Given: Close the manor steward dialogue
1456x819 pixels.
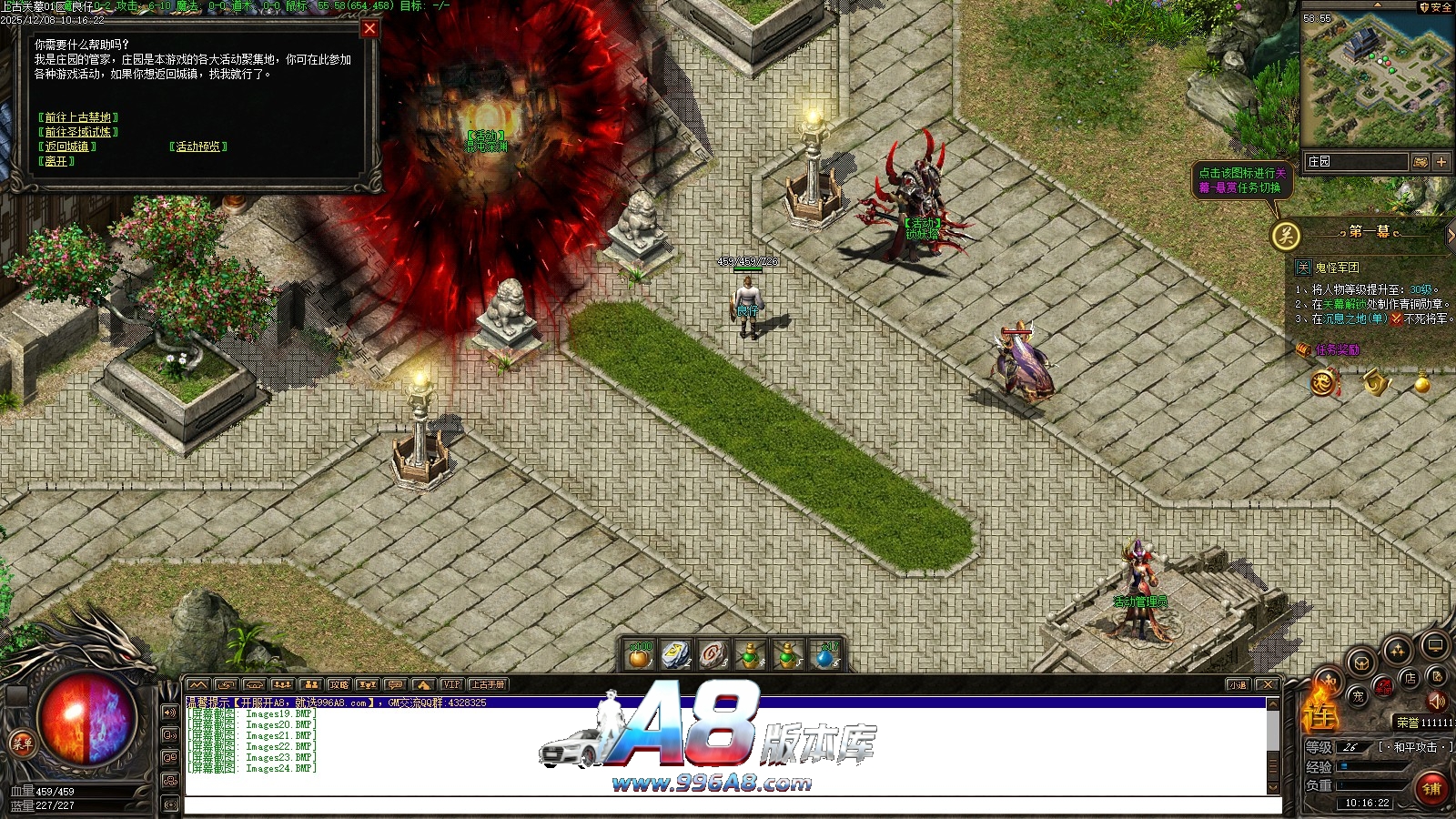Looking at the screenshot, I should point(369,28).
